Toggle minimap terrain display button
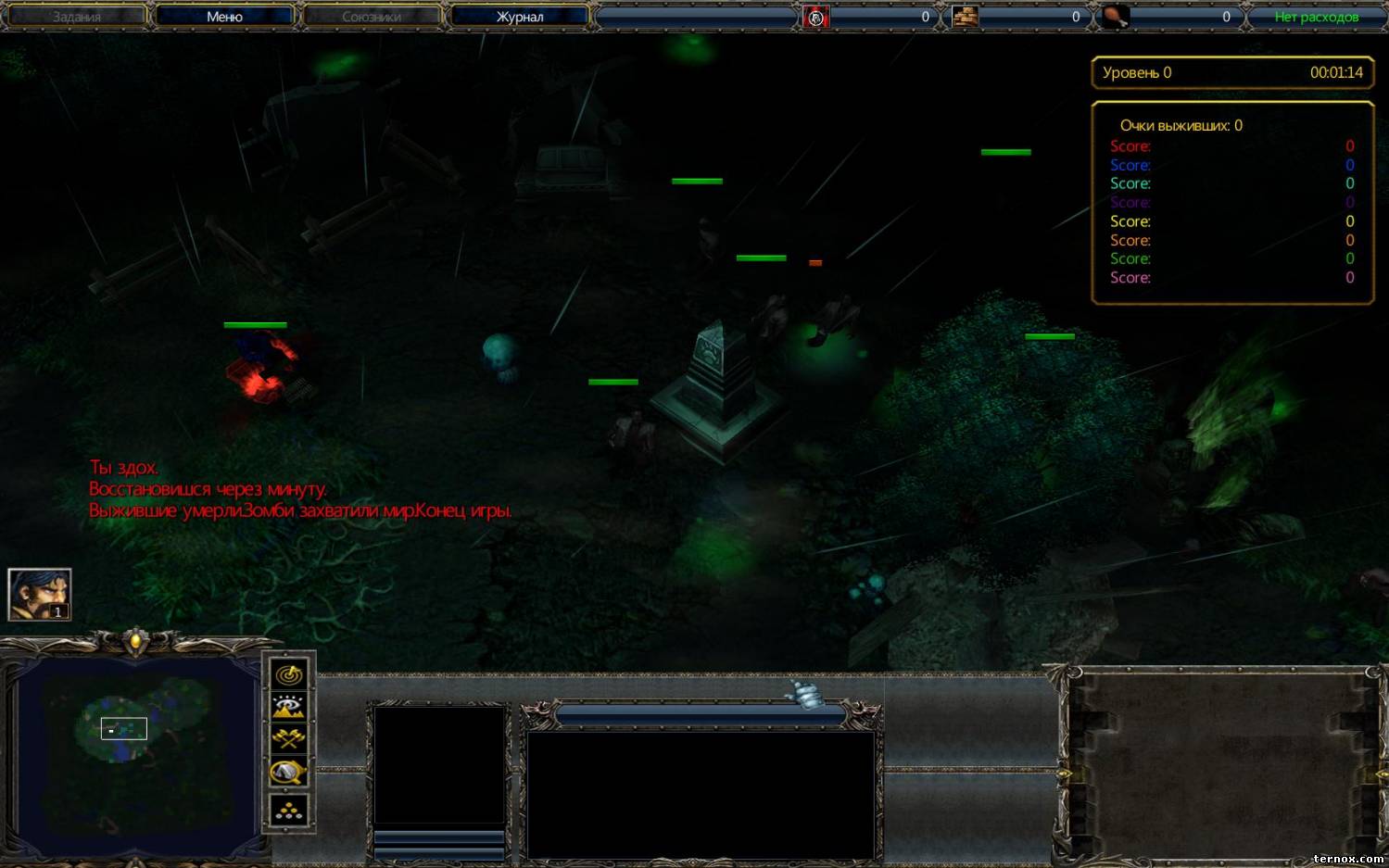The image size is (1389, 868). click(x=289, y=708)
